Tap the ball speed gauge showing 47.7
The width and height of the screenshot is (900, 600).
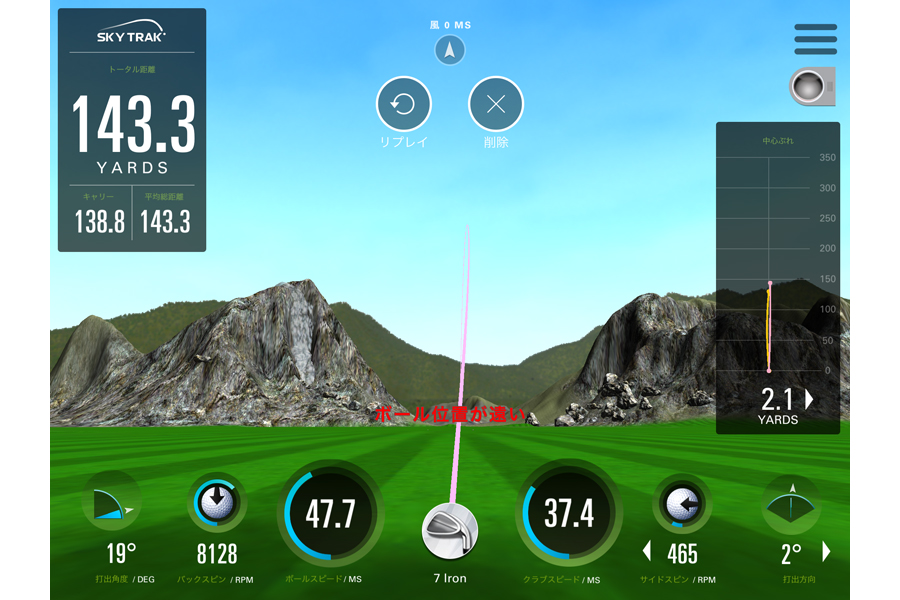[331, 514]
